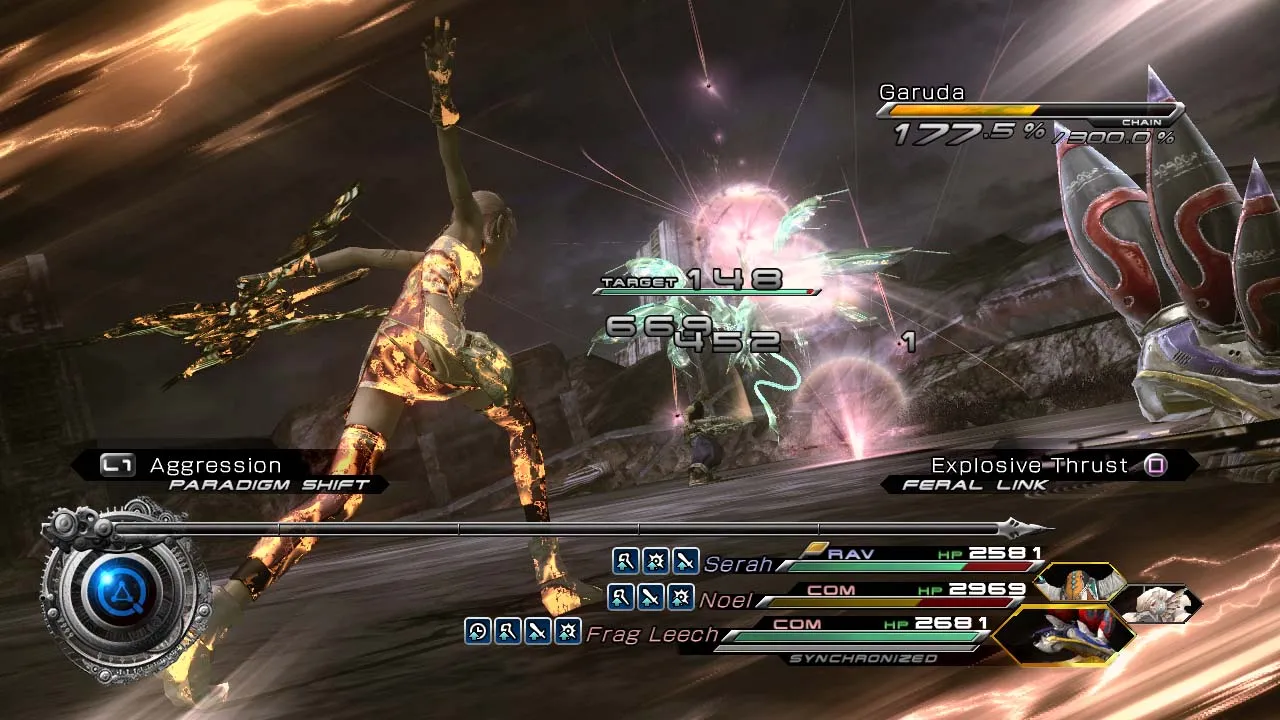Click the haste clock icon beside Frag Leech

tap(478, 631)
